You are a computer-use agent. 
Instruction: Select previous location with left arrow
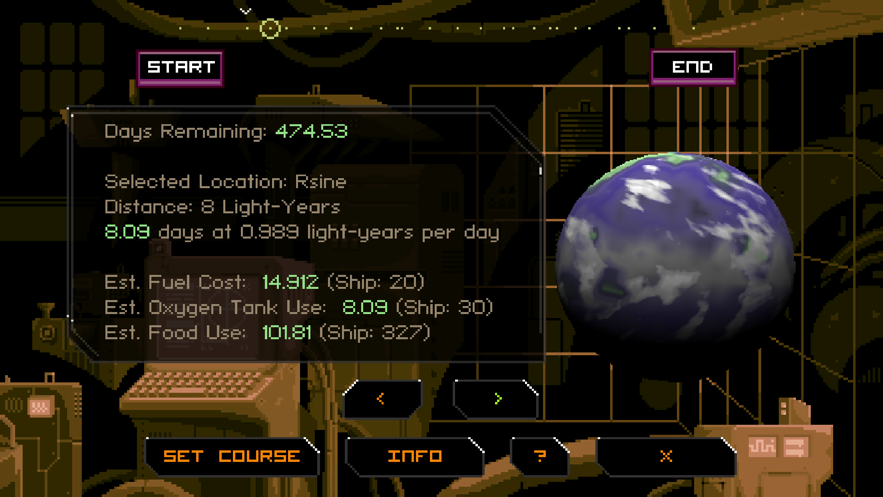pyautogui.click(x=381, y=399)
